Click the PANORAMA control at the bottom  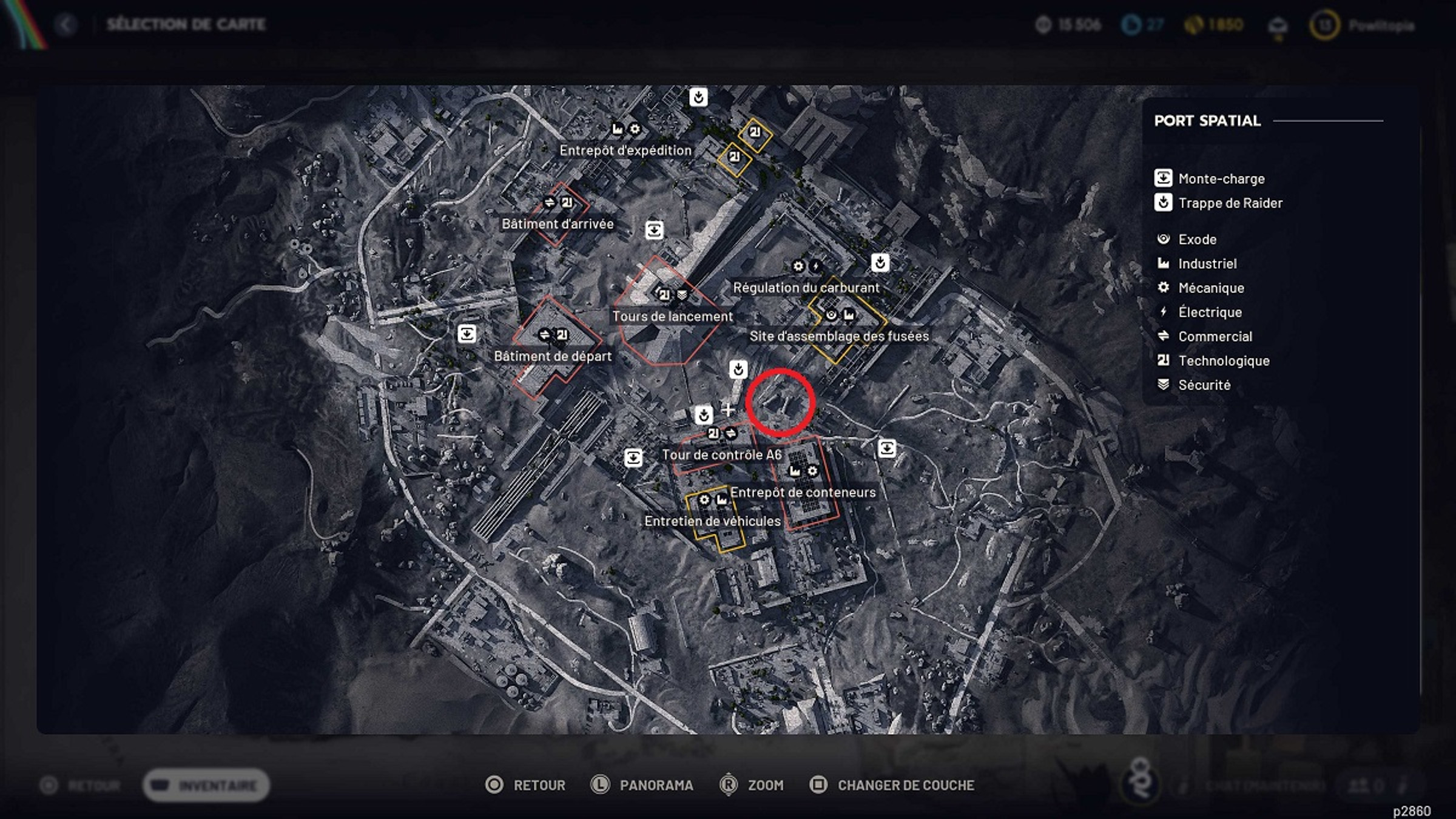tap(656, 784)
